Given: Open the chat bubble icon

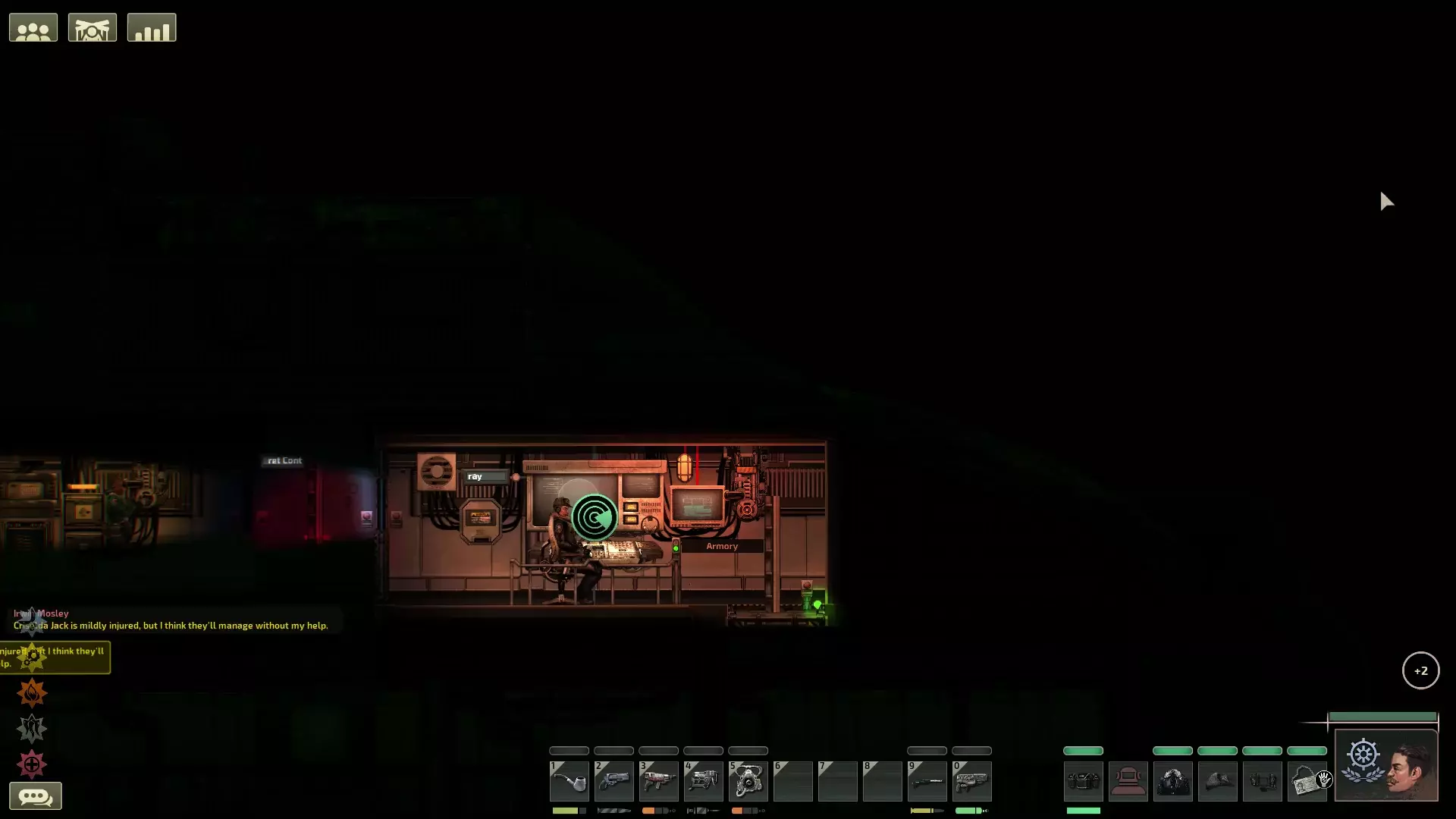Looking at the screenshot, I should pyautogui.click(x=36, y=796).
